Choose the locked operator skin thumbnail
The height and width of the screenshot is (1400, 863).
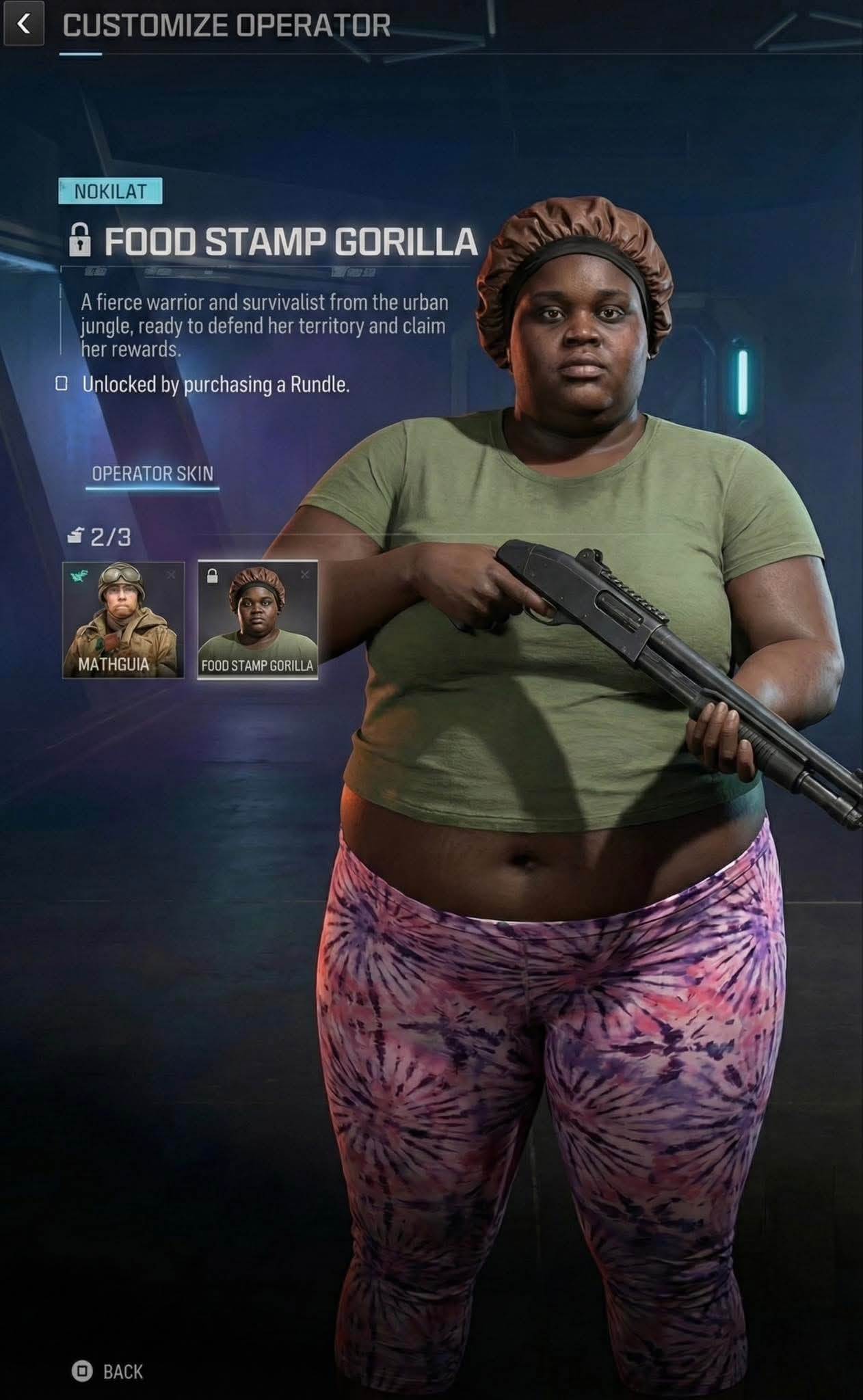click(x=257, y=620)
